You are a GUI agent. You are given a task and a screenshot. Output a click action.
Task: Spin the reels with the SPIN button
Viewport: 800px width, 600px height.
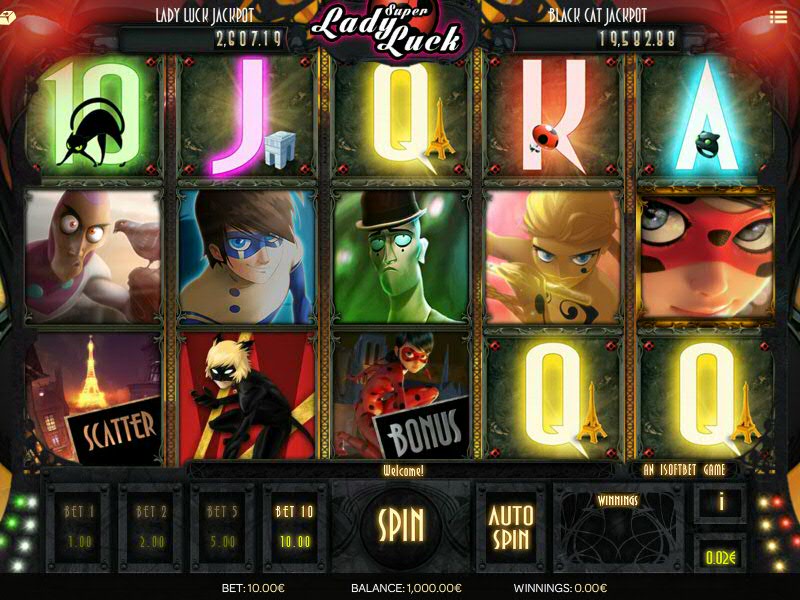pyautogui.click(x=401, y=524)
